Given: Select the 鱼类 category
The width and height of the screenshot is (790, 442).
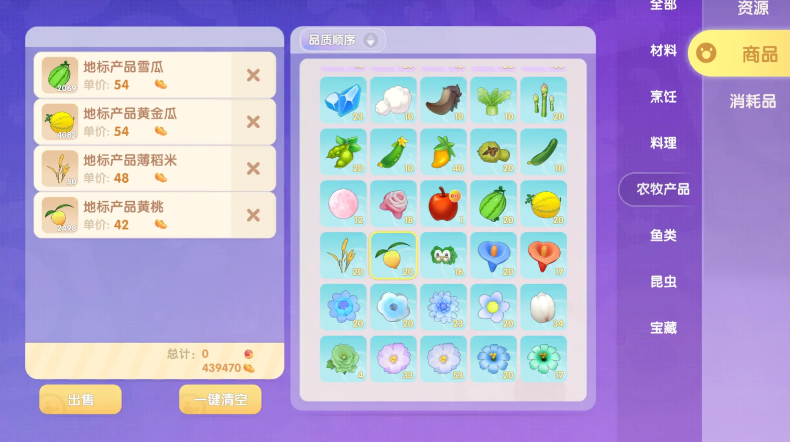Looking at the screenshot, I should point(663,235).
